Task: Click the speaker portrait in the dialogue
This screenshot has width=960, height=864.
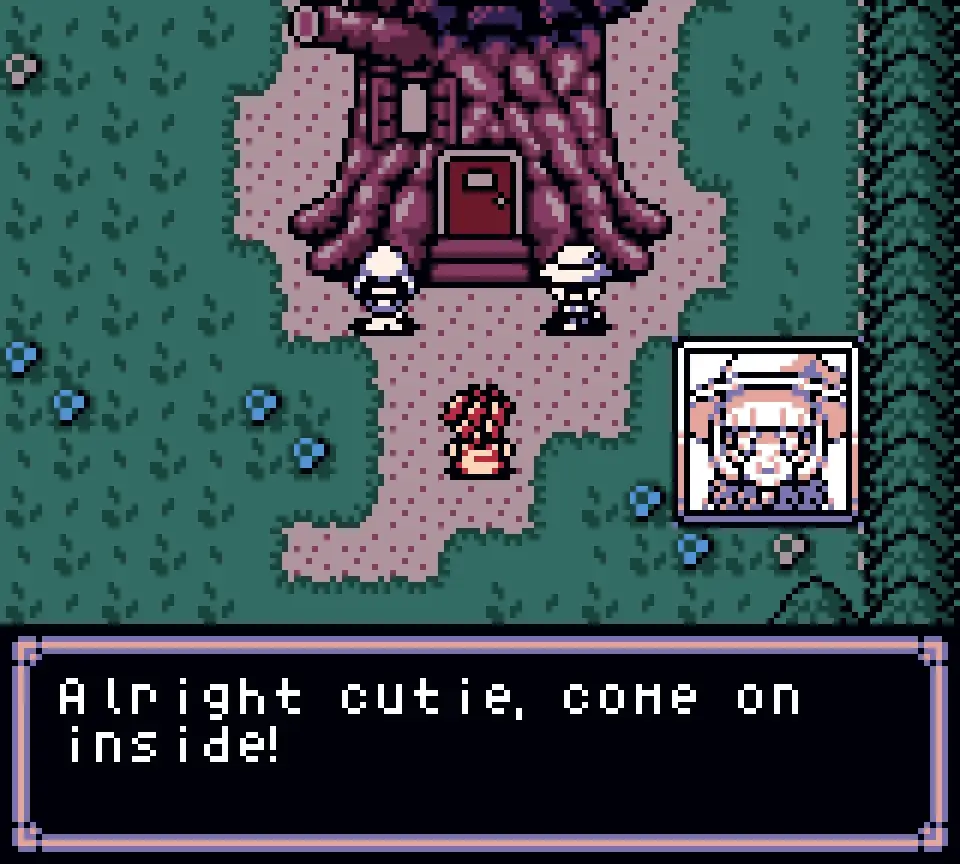Action: (768, 432)
